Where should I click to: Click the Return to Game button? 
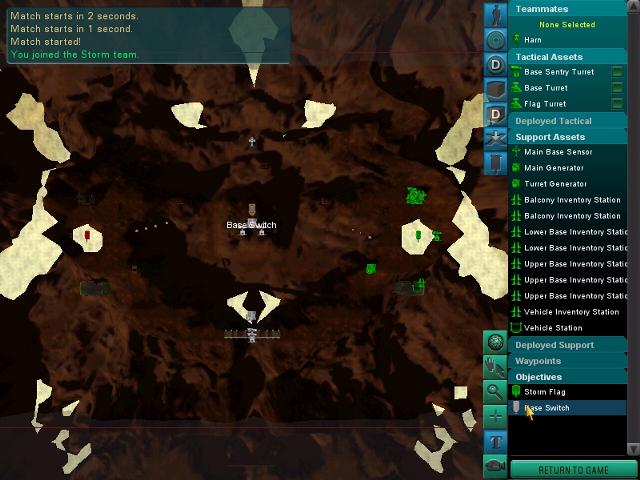coord(573,470)
